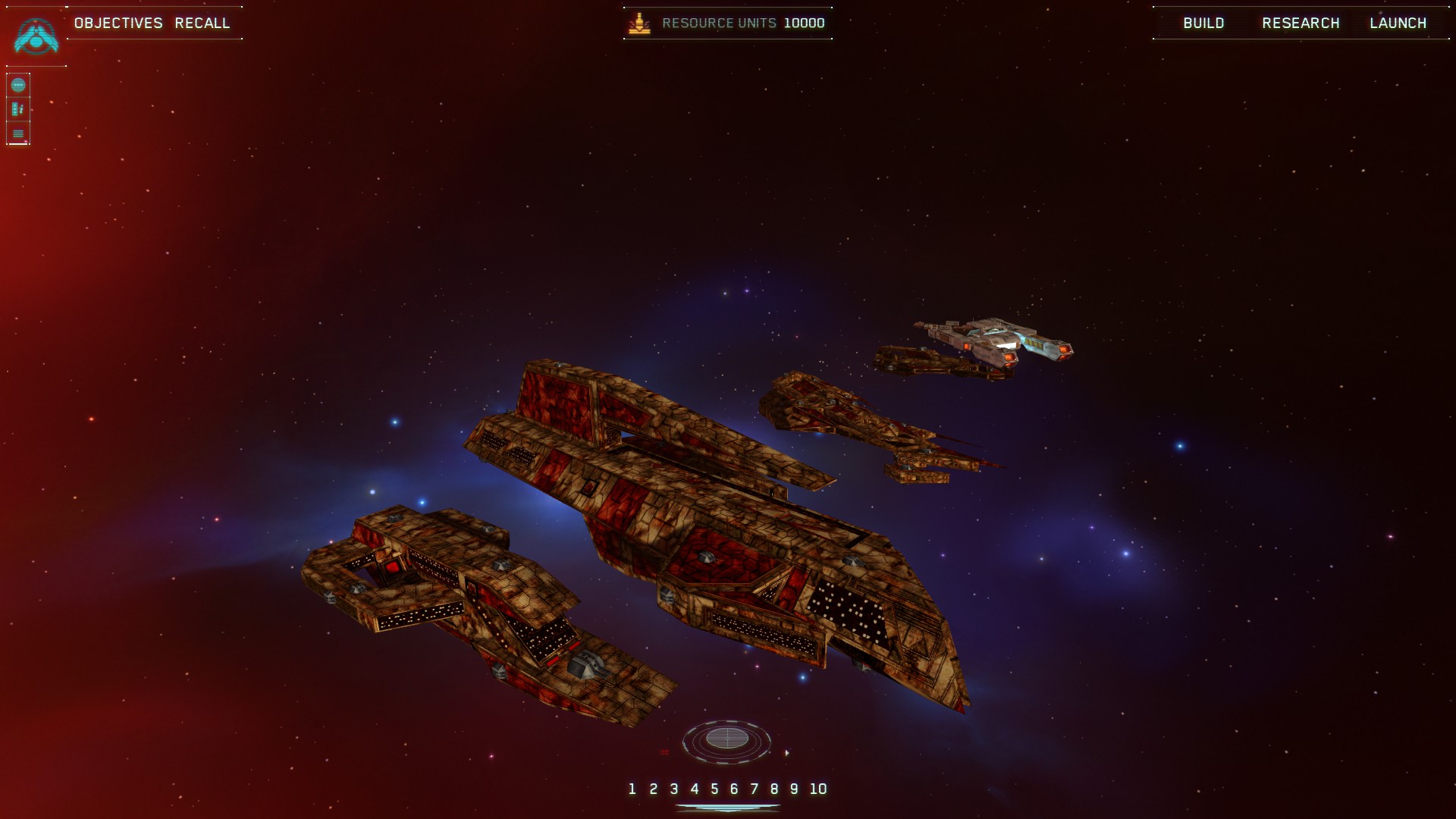The width and height of the screenshot is (1456, 819).
Task: Click the round chat bubble icon
Action: [18, 85]
